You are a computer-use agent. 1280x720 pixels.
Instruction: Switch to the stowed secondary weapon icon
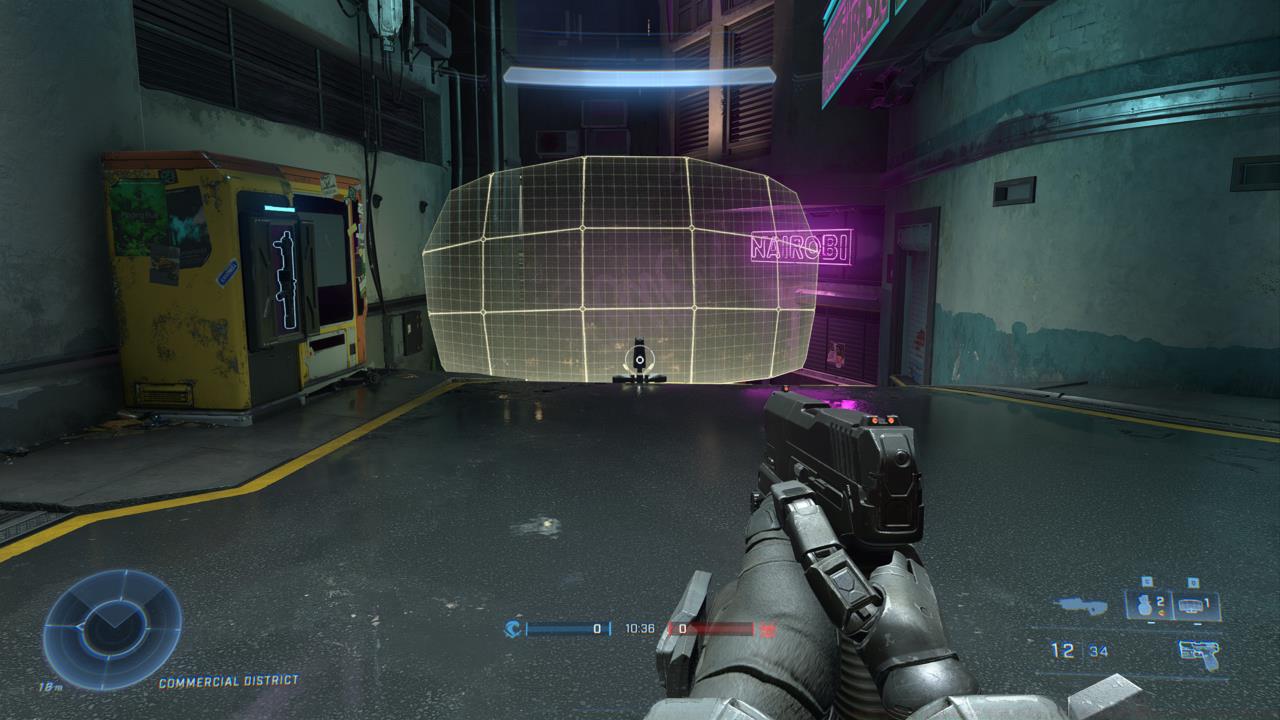tap(1081, 605)
